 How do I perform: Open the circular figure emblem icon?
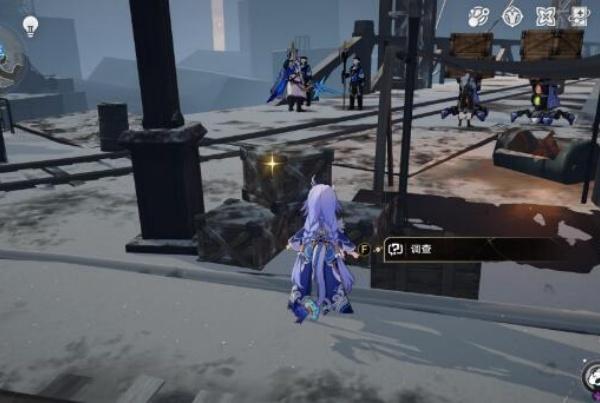click(512, 16)
